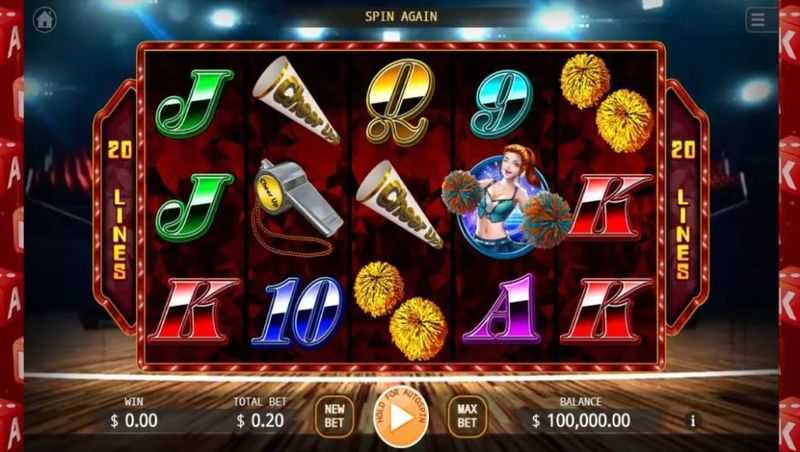This screenshot has height=452, width=800.
Task: Select the Max Bet button
Action: (x=467, y=416)
